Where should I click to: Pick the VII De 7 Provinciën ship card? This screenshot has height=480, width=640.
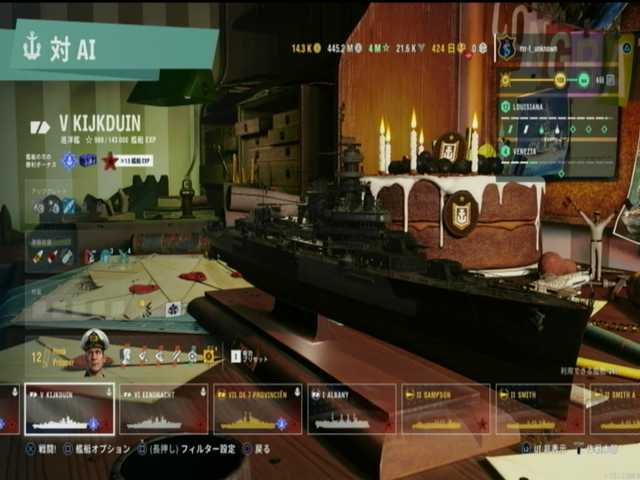coord(257,409)
